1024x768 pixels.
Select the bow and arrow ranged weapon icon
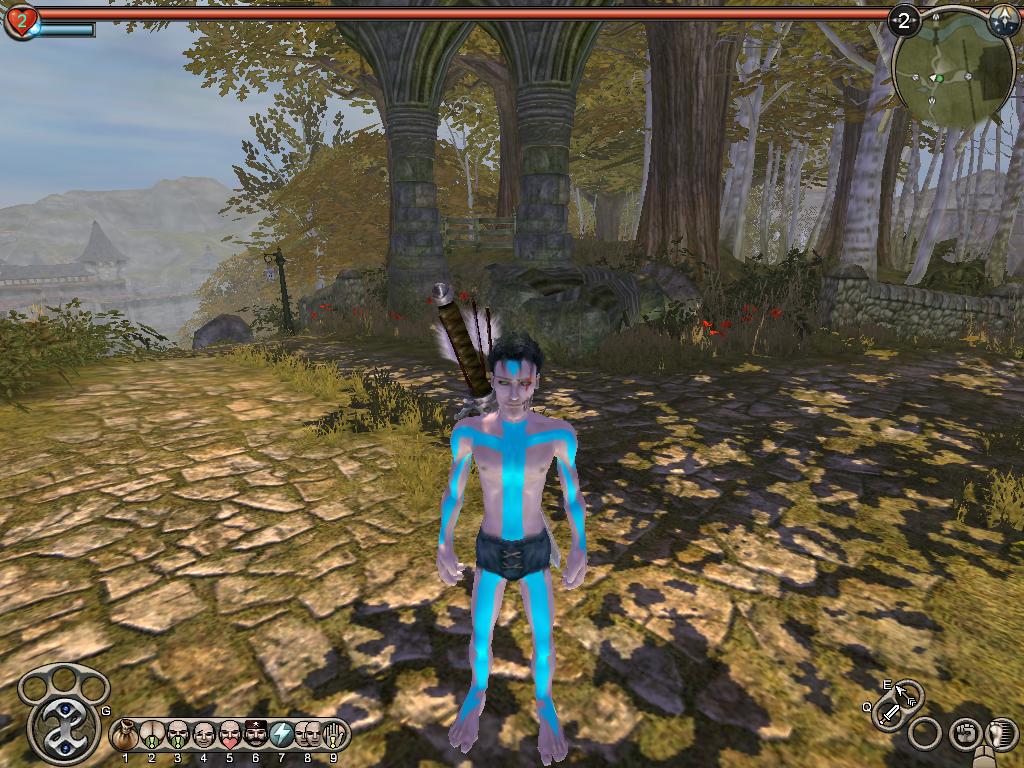coord(908,692)
